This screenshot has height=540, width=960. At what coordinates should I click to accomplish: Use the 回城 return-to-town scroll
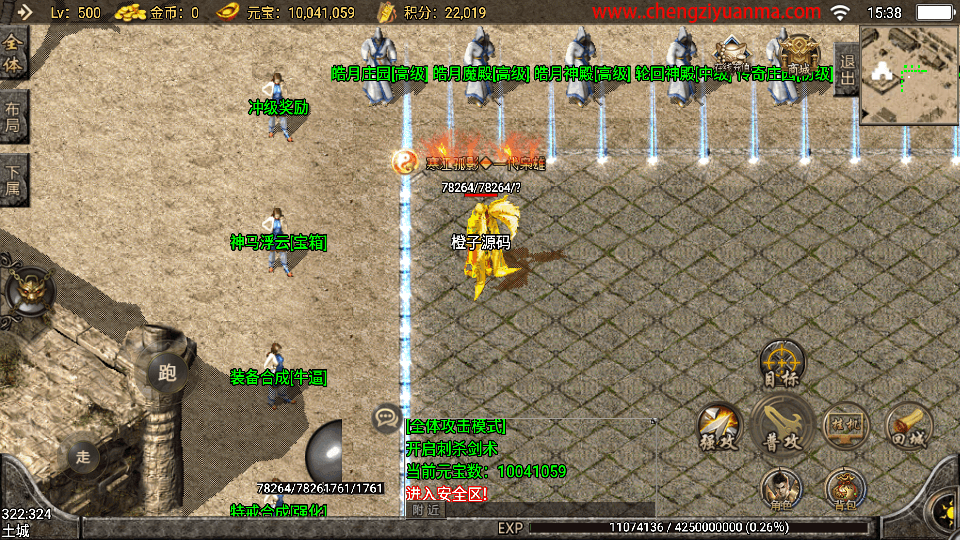coord(908,427)
